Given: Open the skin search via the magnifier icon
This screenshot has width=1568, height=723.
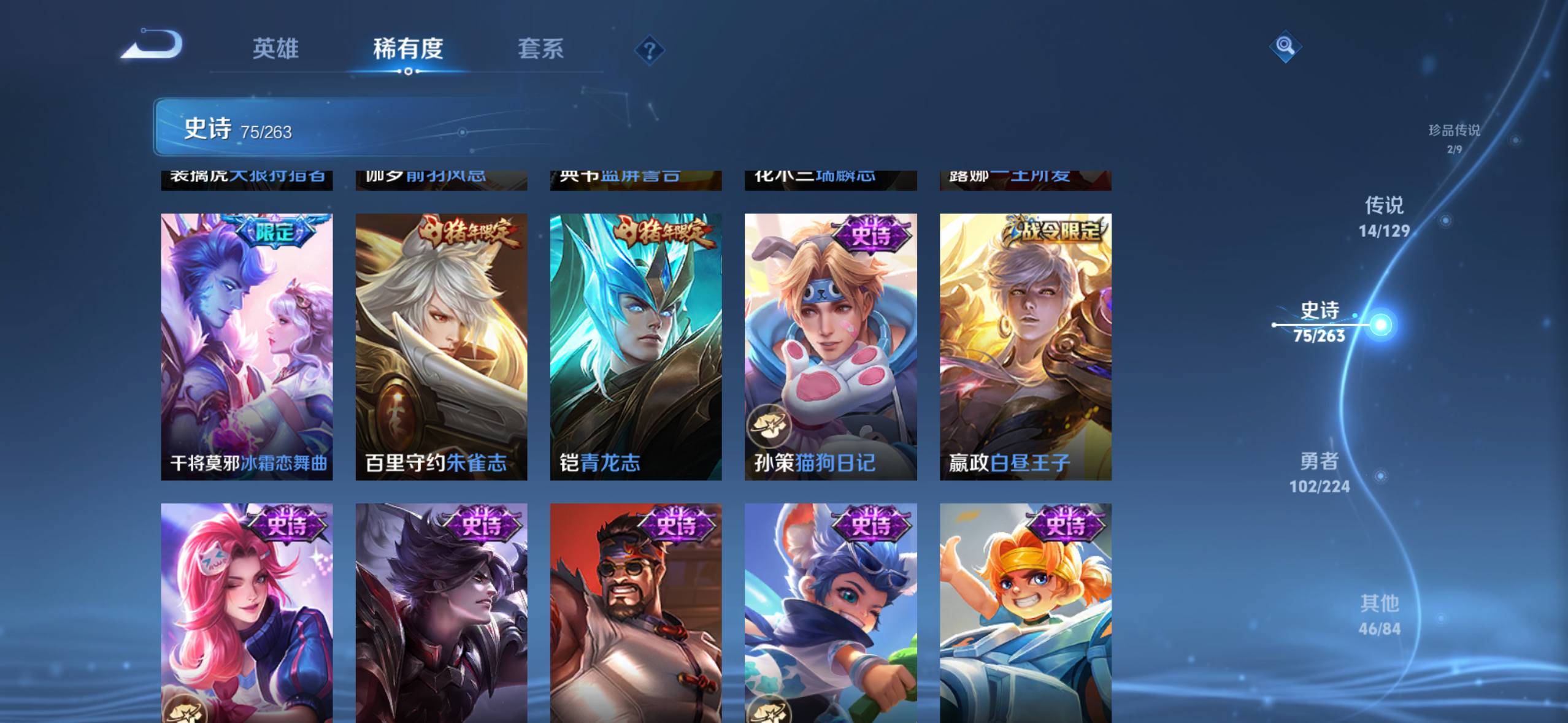Looking at the screenshot, I should 1284,46.
